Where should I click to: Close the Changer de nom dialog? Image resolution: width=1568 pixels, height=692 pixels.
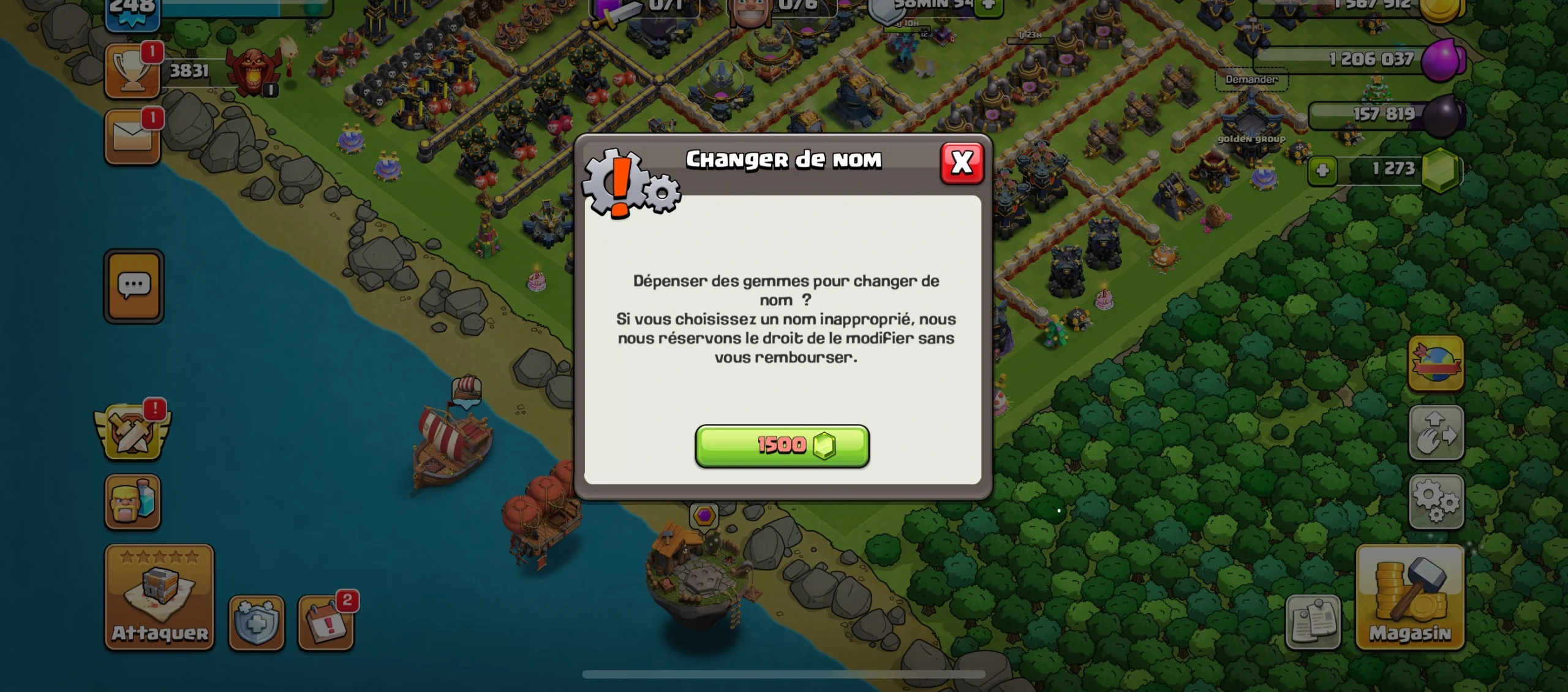[x=962, y=163]
